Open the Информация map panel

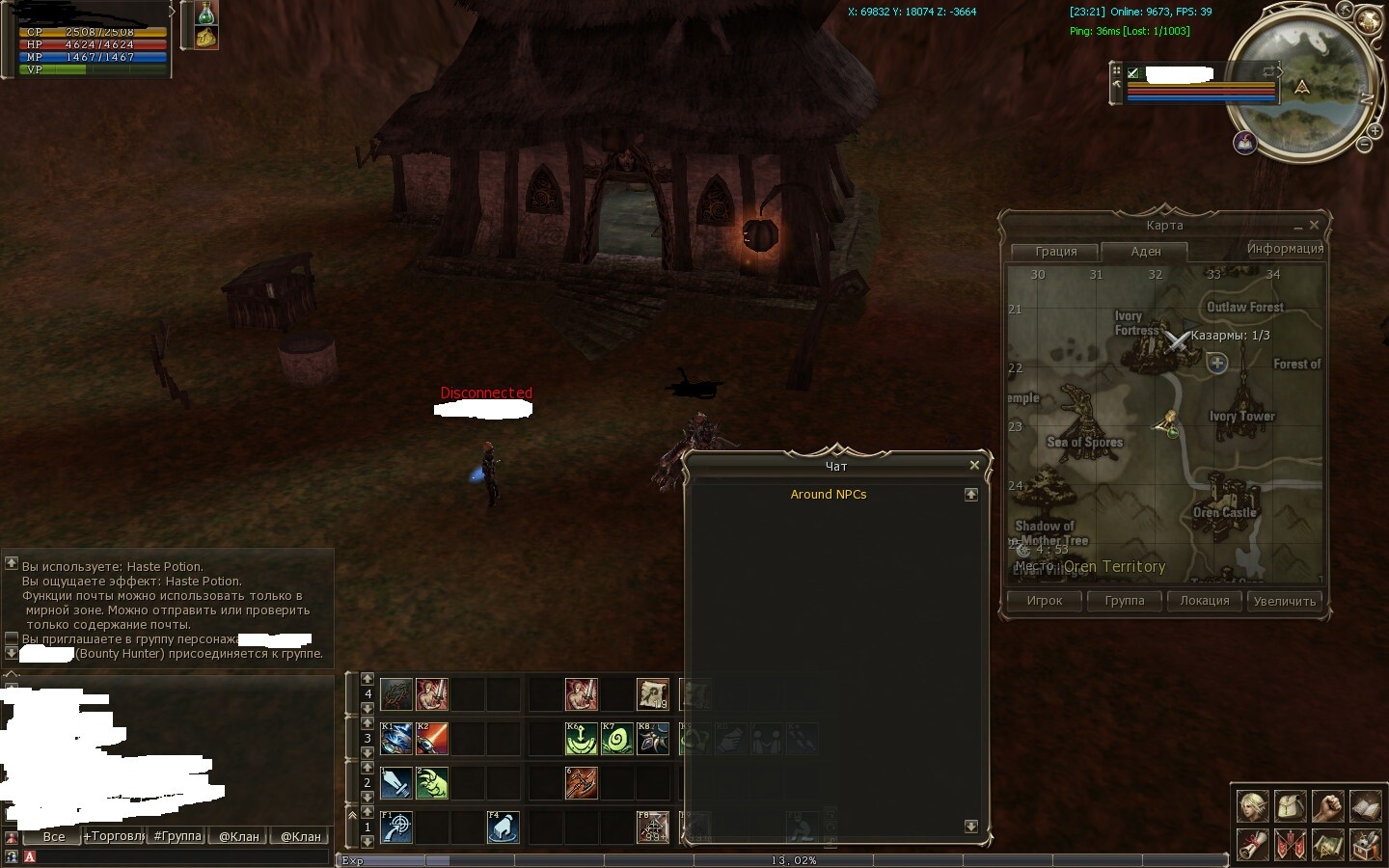[x=1285, y=249]
